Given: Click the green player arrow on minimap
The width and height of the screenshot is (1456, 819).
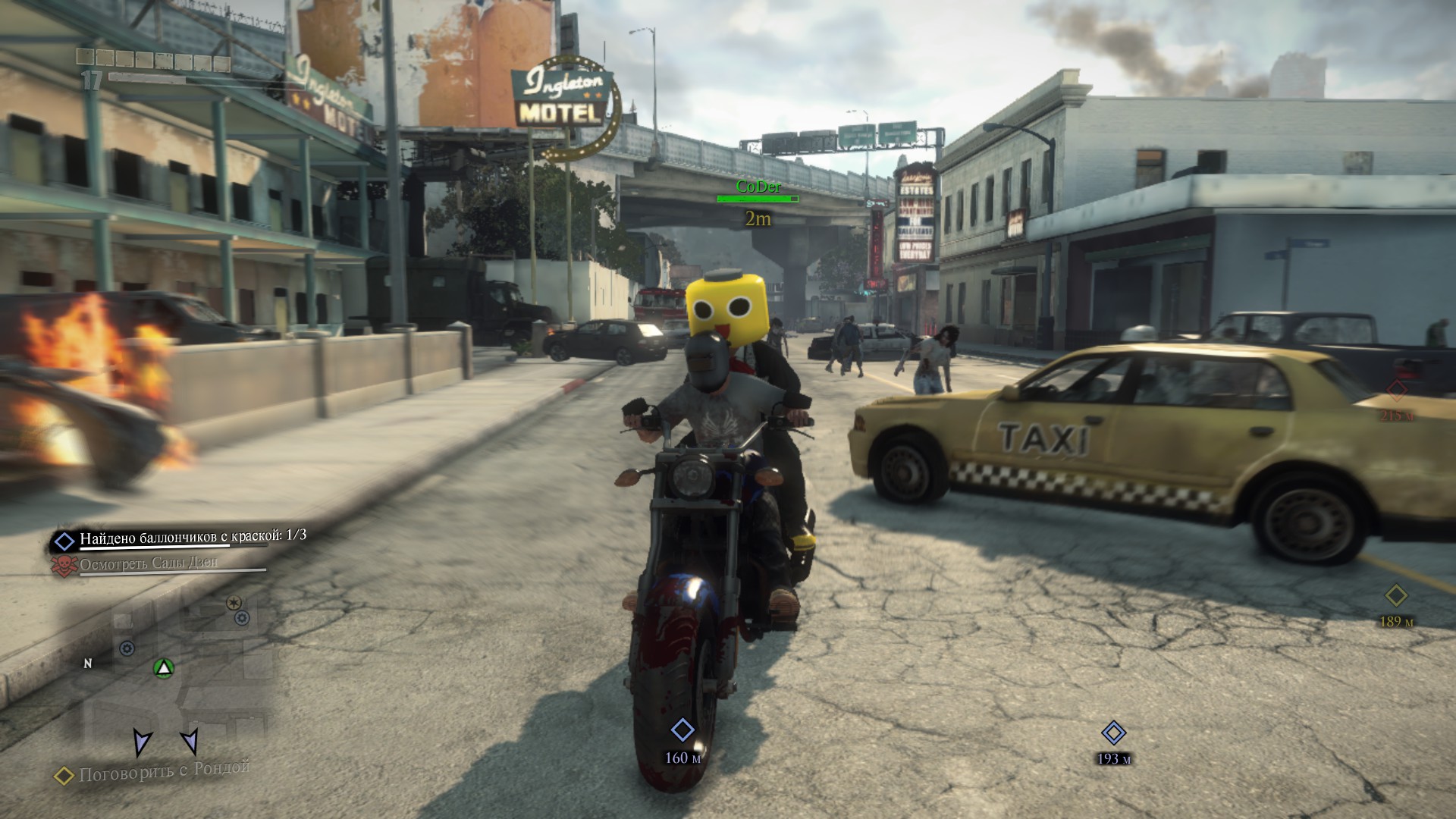Looking at the screenshot, I should [164, 668].
